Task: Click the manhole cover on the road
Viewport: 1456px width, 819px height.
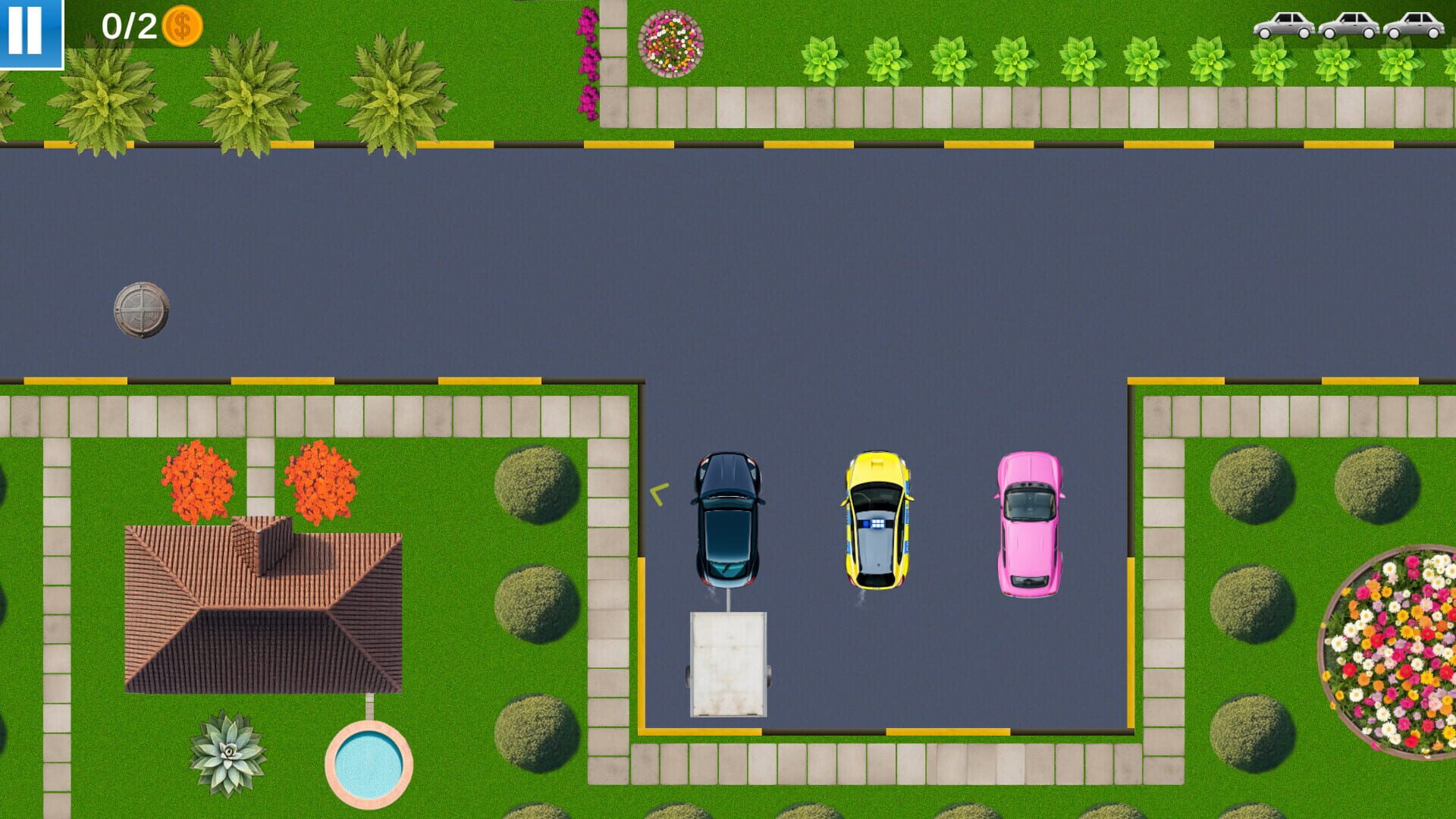Action: coord(143,309)
